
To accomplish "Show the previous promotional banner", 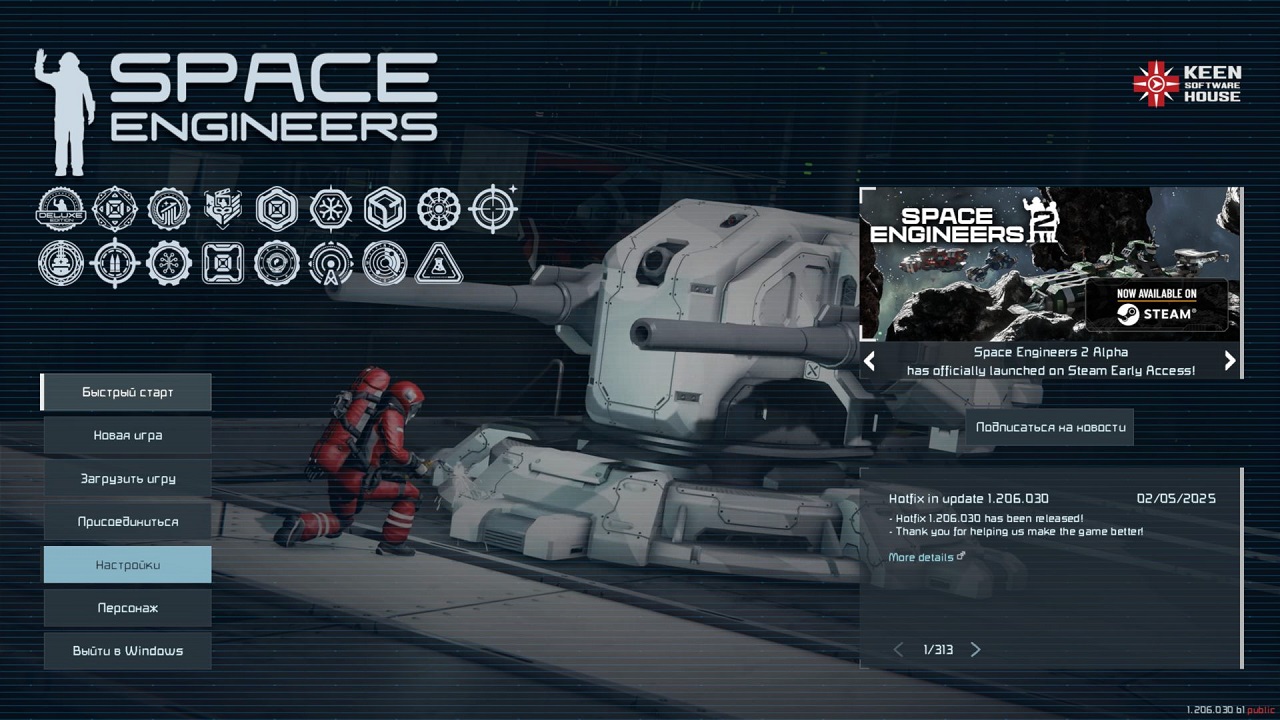I will click(869, 361).
